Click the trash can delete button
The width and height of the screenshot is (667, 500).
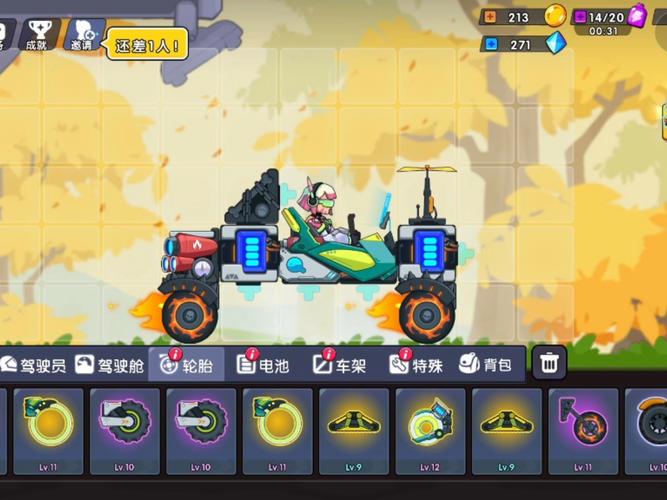(549, 363)
